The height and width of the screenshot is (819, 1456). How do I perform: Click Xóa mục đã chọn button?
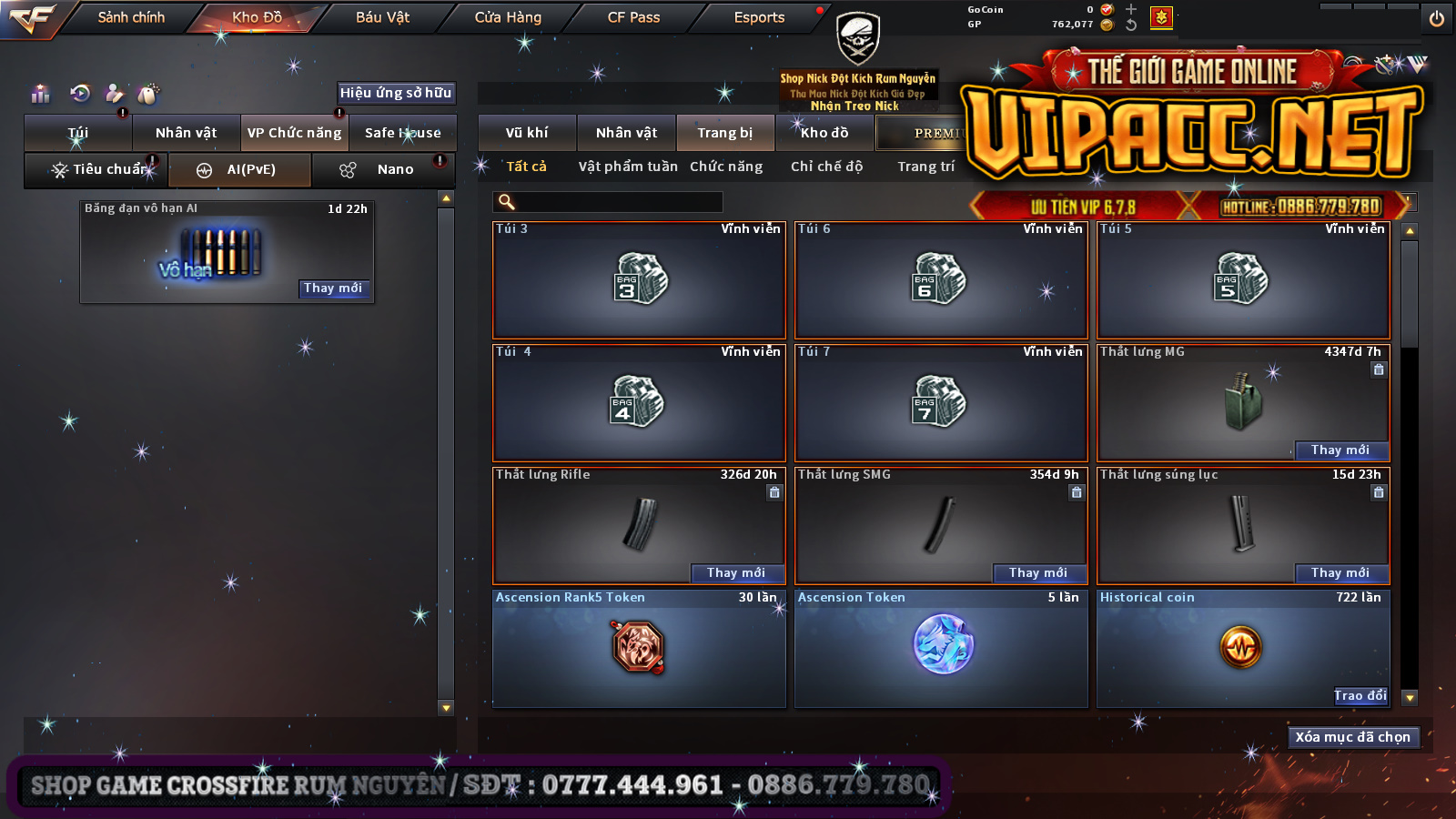1352,737
